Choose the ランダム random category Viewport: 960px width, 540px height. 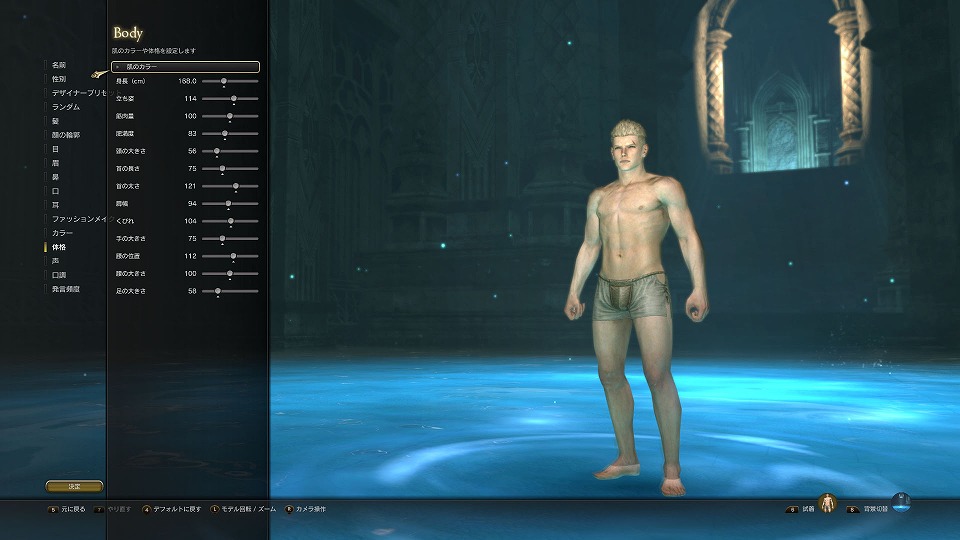(x=66, y=106)
